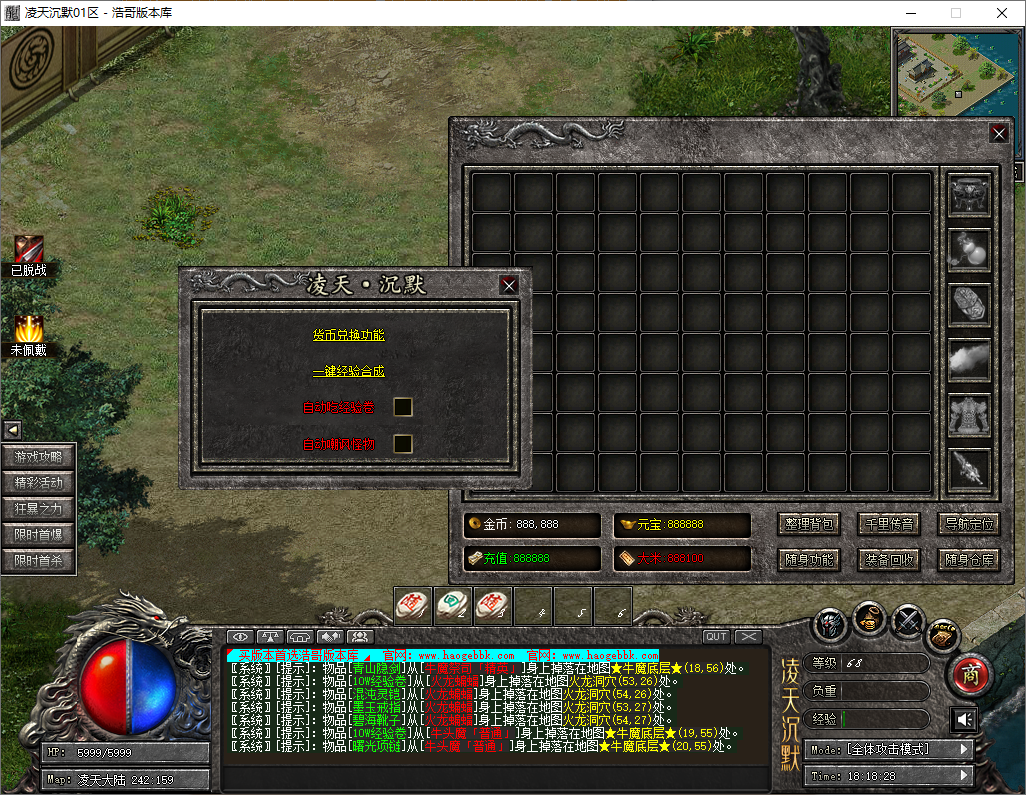Select the 限时首杀 menu entry
Viewport: 1026px width, 795px height.
click(38, 561)
